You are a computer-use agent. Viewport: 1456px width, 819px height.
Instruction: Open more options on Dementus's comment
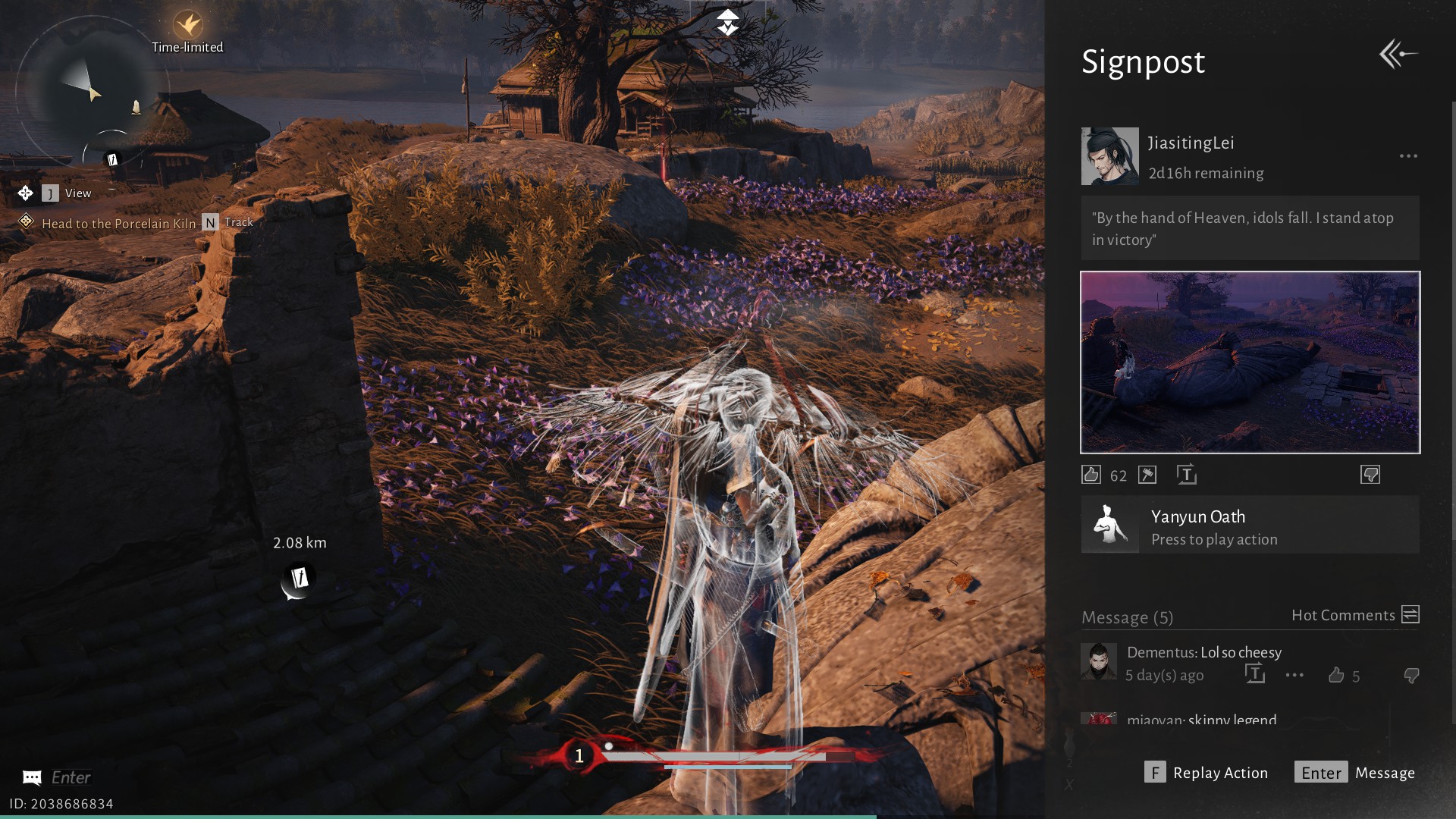[x=1294, y=675]
